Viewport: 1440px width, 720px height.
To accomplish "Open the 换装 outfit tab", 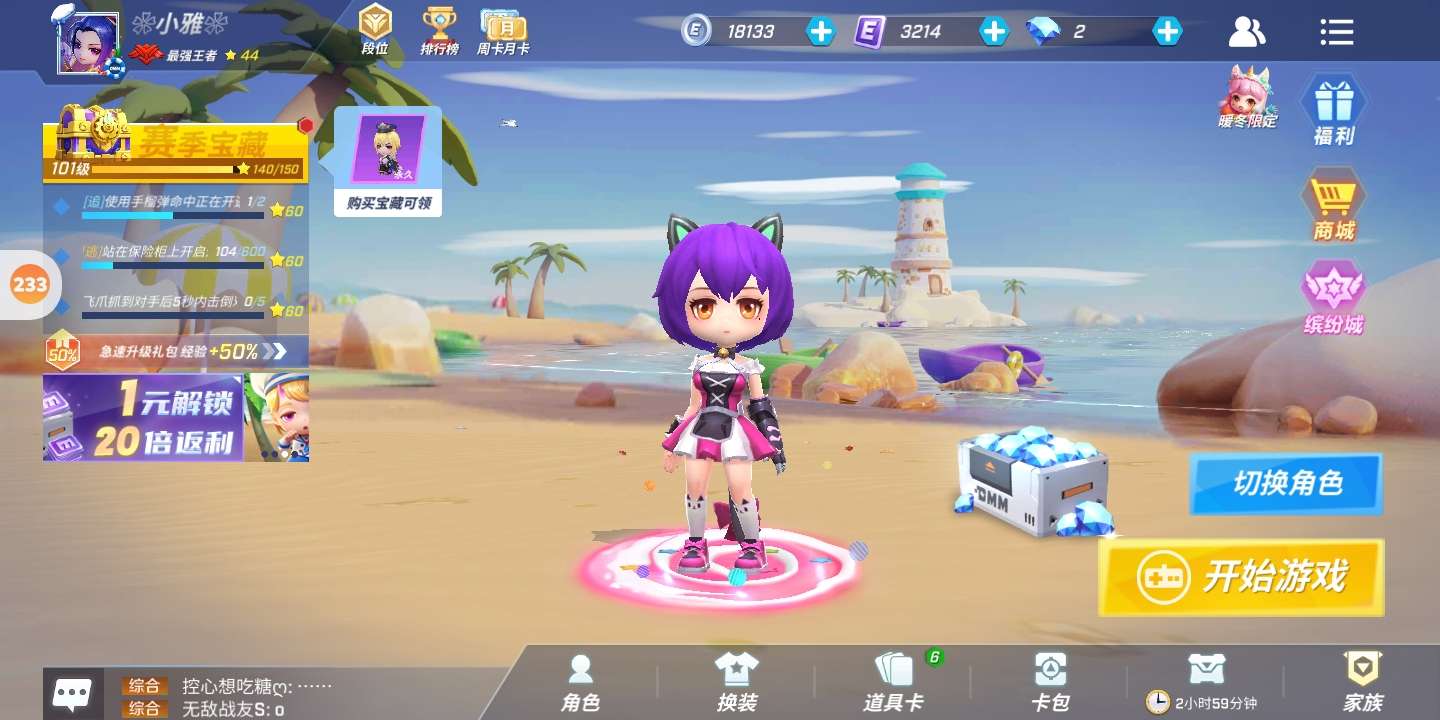I will click(x=737, y=683).
